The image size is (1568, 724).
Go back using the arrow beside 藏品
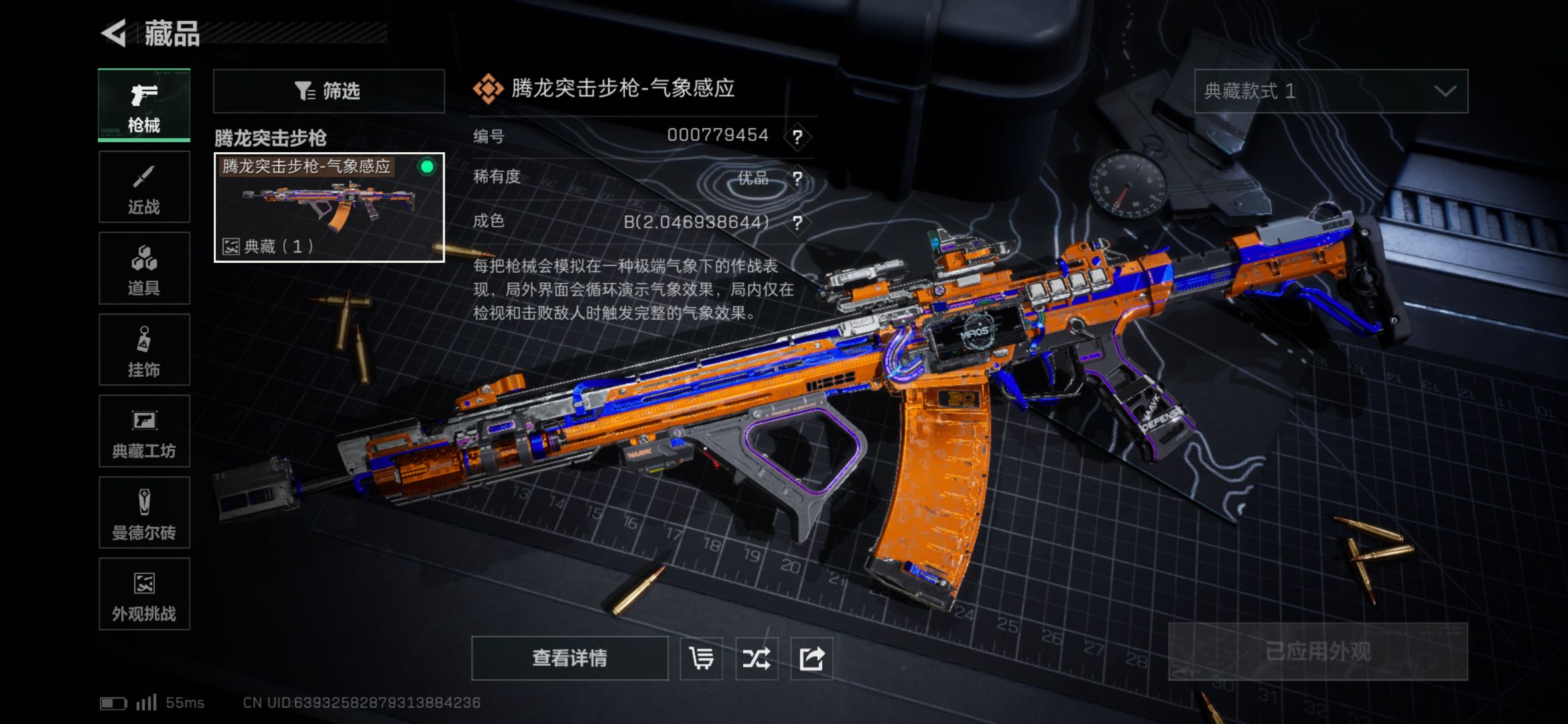pyautogui.click(x=115, y=33)
